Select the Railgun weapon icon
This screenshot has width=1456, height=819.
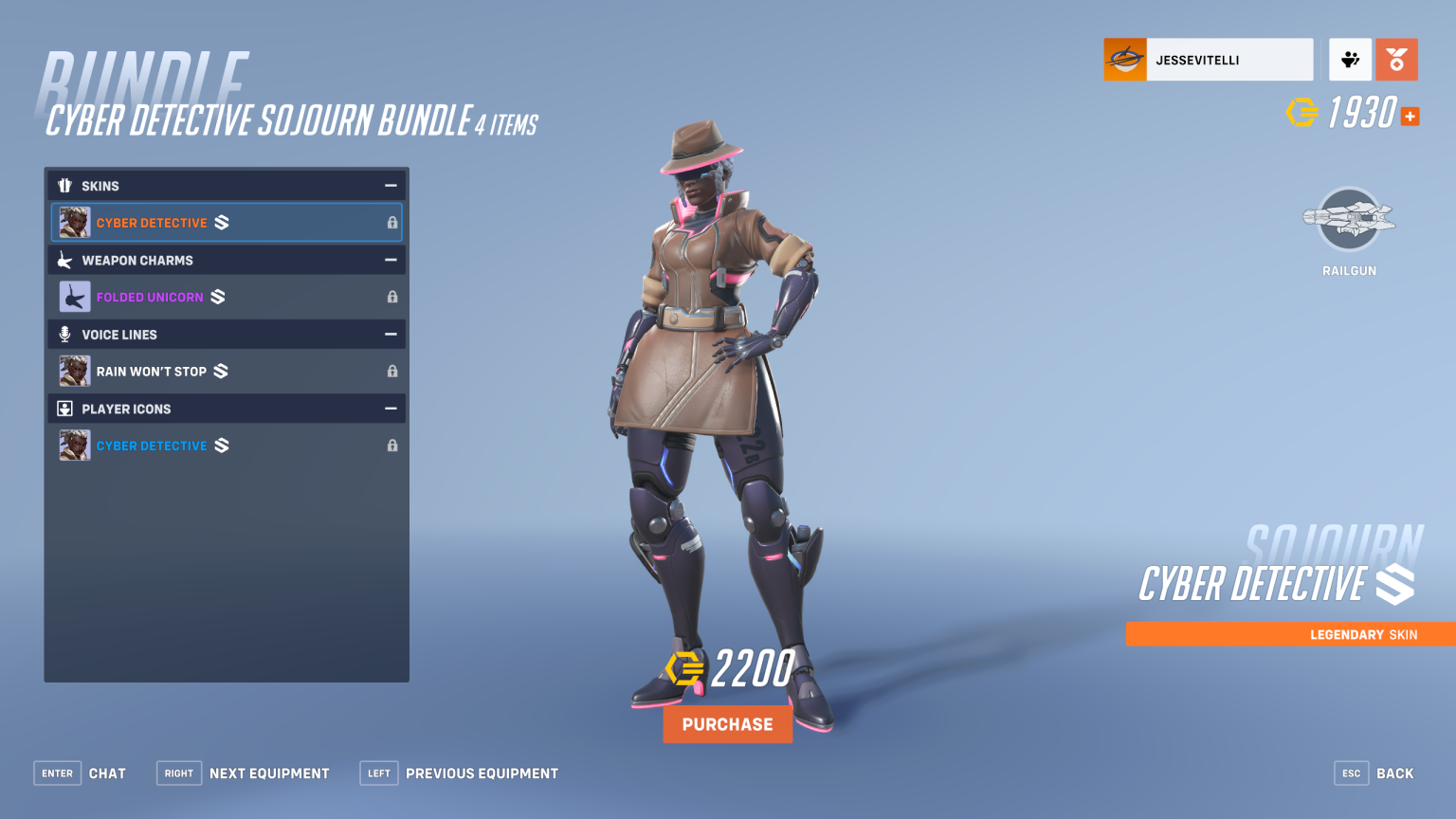click(x=1348, y=221)
